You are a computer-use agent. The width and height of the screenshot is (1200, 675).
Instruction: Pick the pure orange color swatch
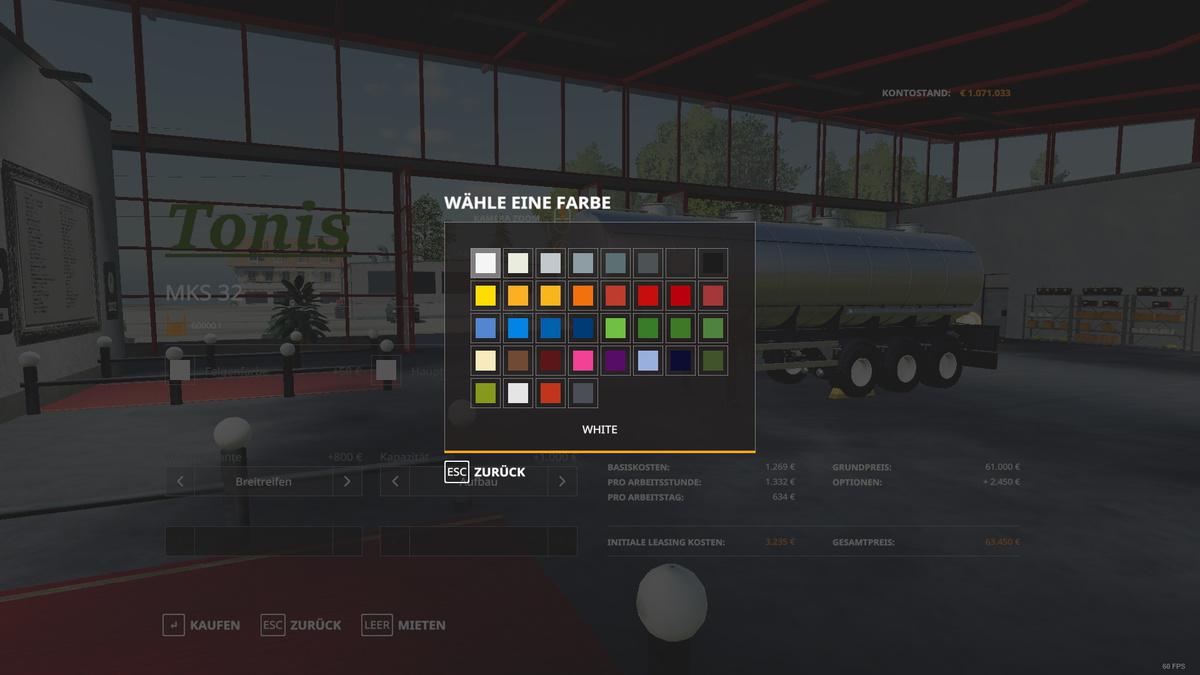(x=583, y=296)
